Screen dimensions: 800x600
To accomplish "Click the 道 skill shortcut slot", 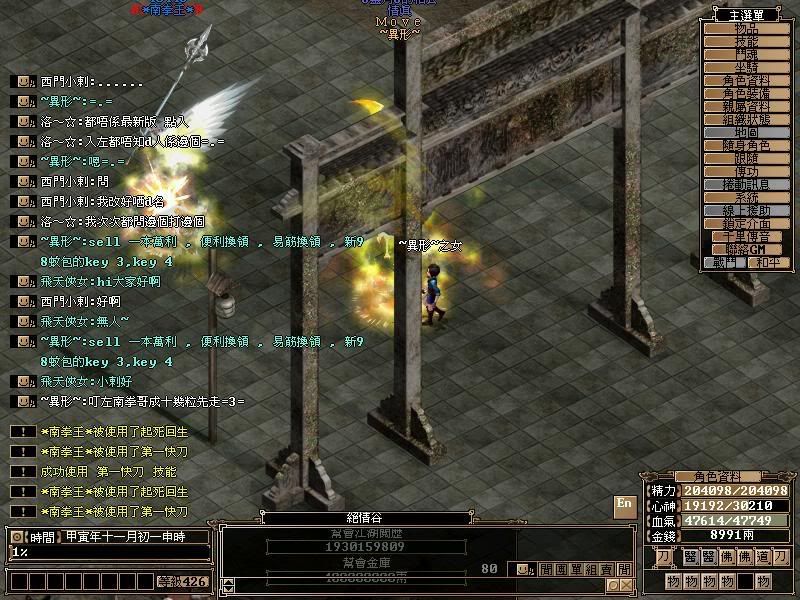I will click(763, 556).
